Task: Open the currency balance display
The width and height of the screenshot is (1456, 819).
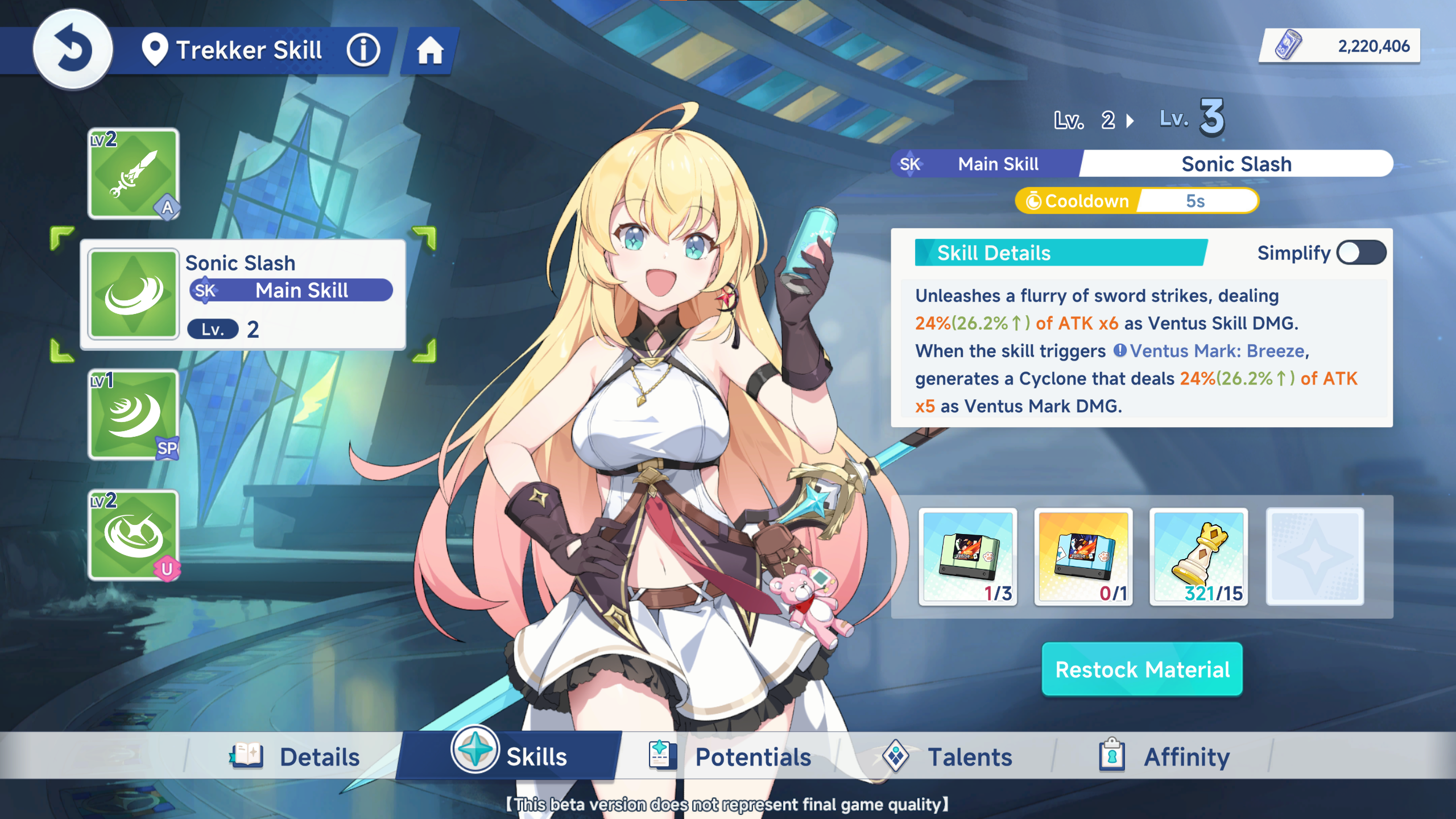Action: (1341, 46)
